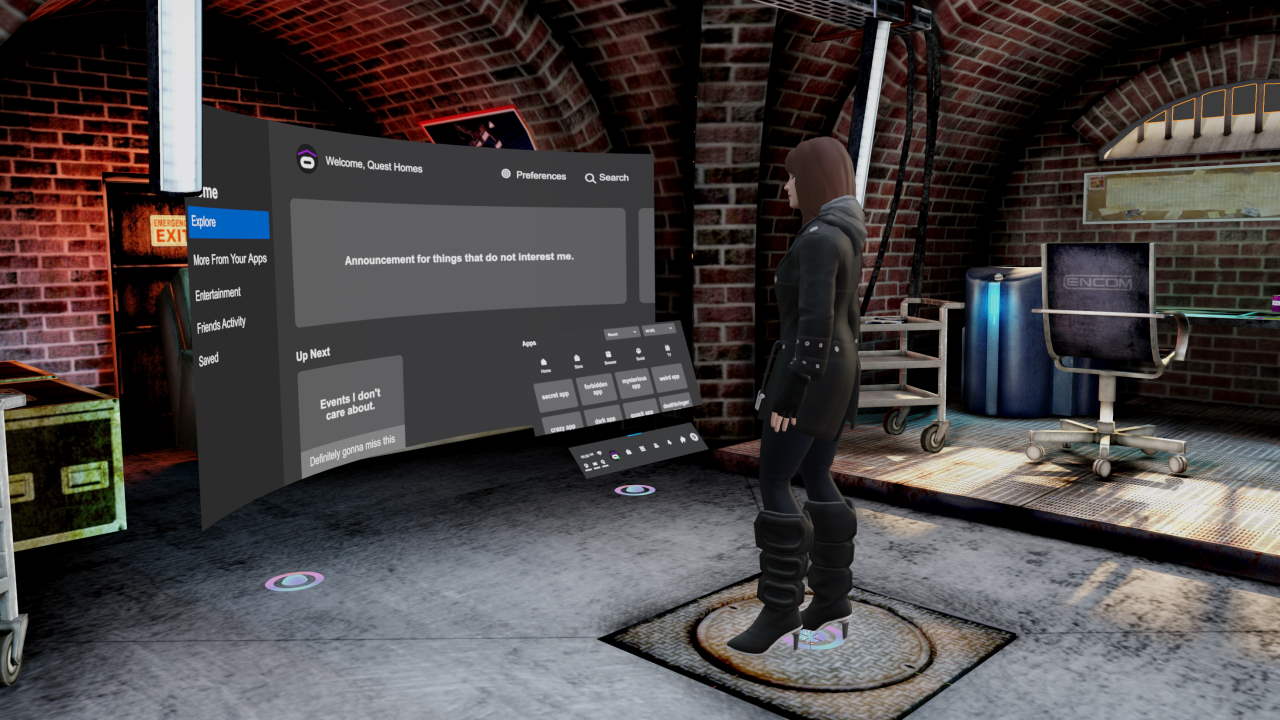Screen dimensions: 1280x720
Task: Open the profile avatar on the taskbar
Action: click(614, 455)
